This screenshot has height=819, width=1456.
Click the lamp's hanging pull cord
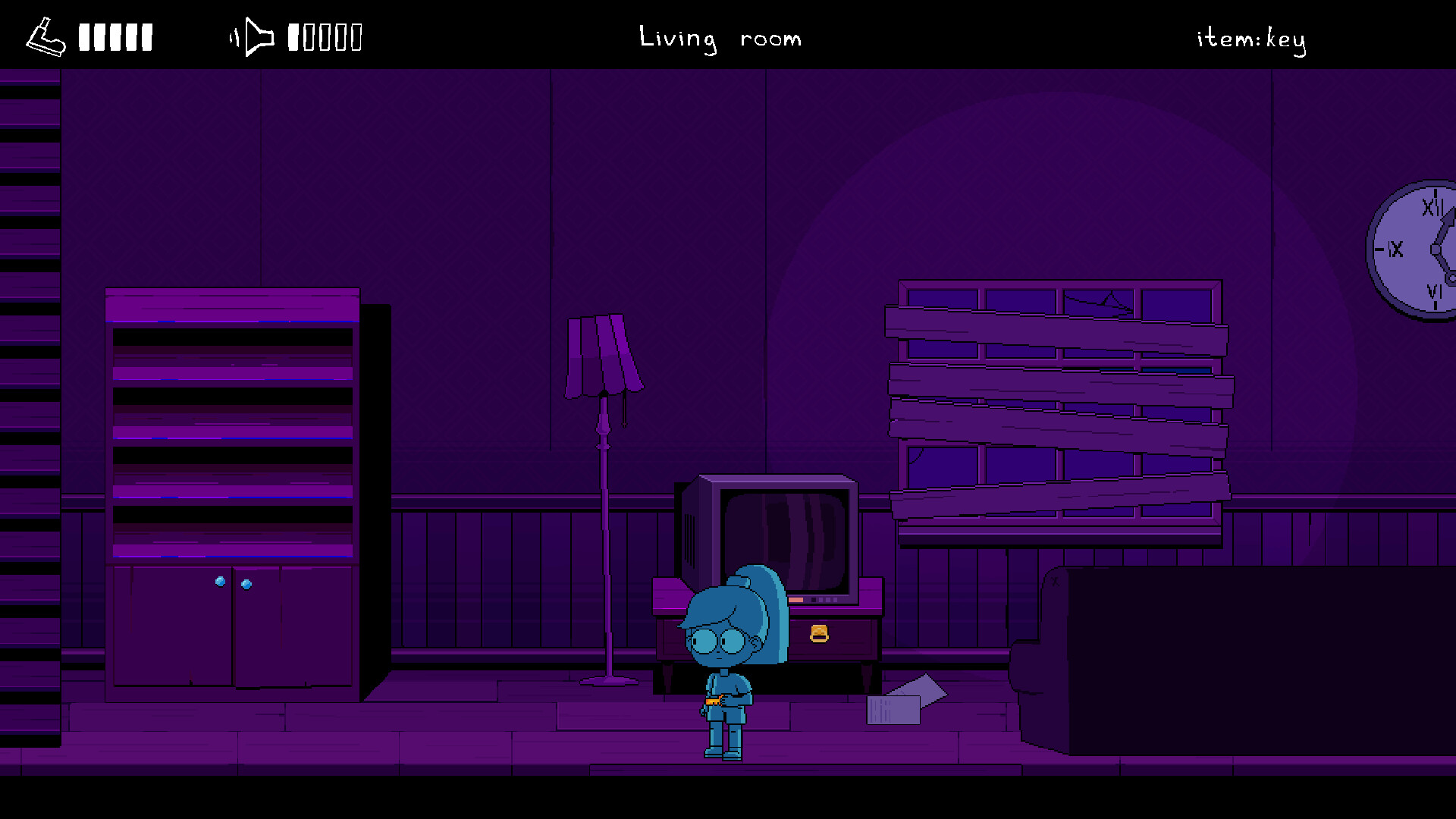pyautogui.click(x=624, y=406)
